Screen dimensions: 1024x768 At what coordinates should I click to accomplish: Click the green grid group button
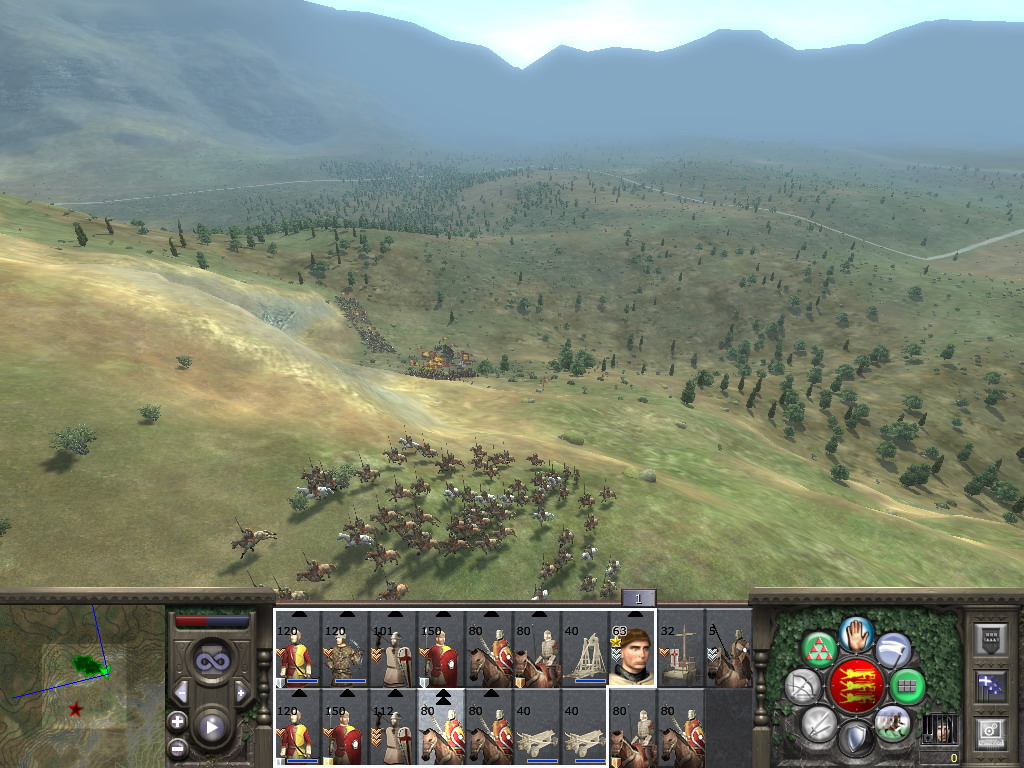(x=907, y=687)
